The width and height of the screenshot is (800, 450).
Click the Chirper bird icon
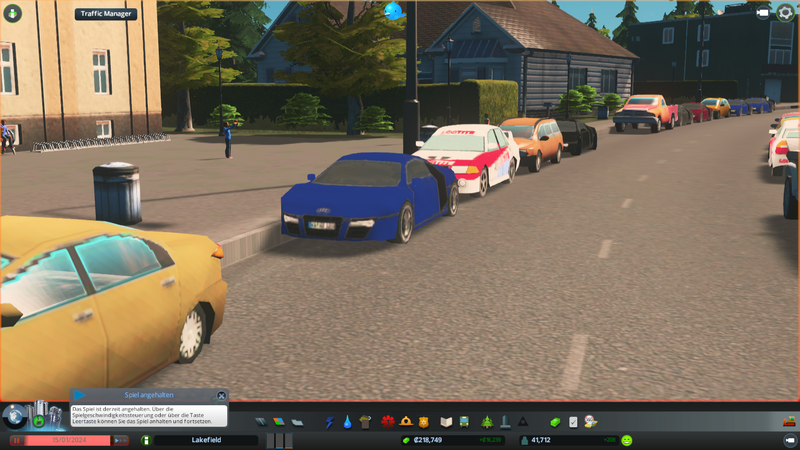click(x=393, y=11)
